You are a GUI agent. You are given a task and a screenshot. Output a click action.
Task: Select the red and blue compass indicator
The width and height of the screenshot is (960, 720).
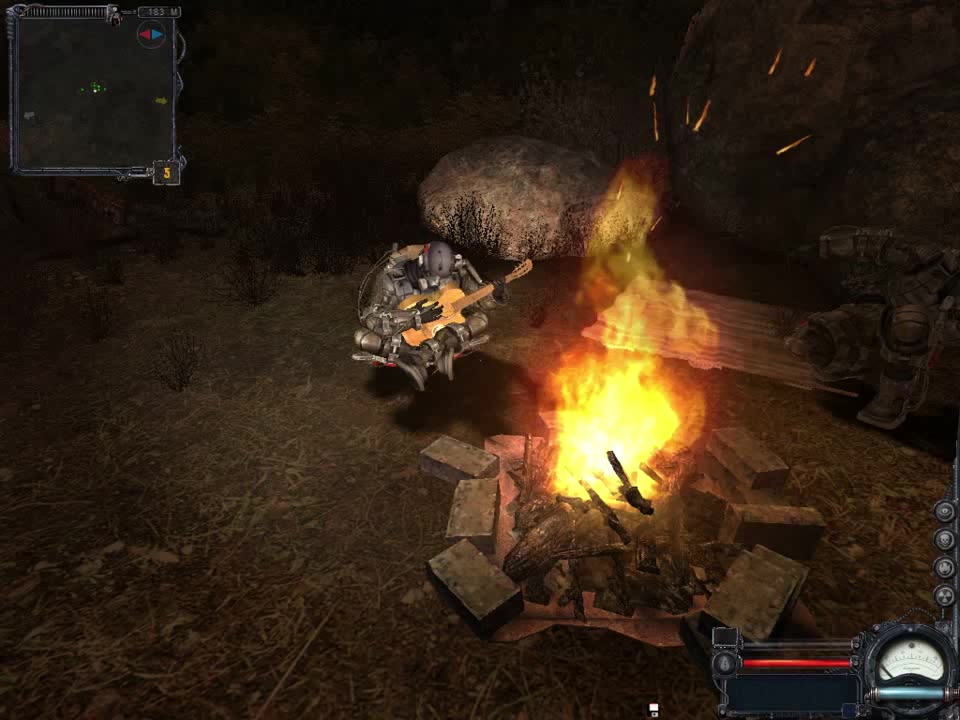(150, 35)
